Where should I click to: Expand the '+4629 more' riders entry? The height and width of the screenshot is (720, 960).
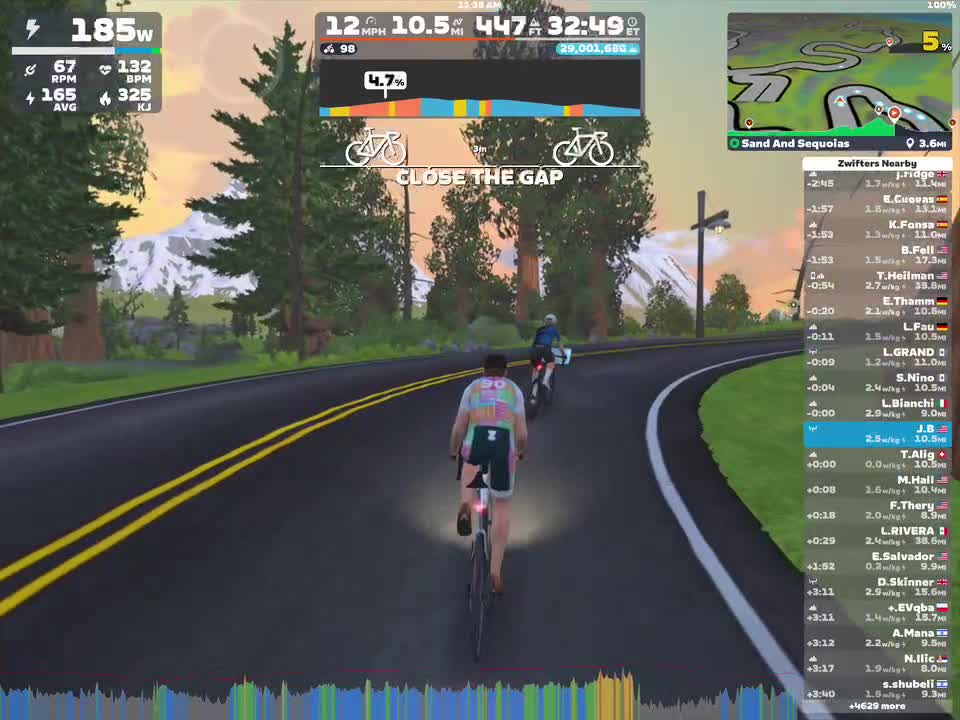[x=876, y=706]
